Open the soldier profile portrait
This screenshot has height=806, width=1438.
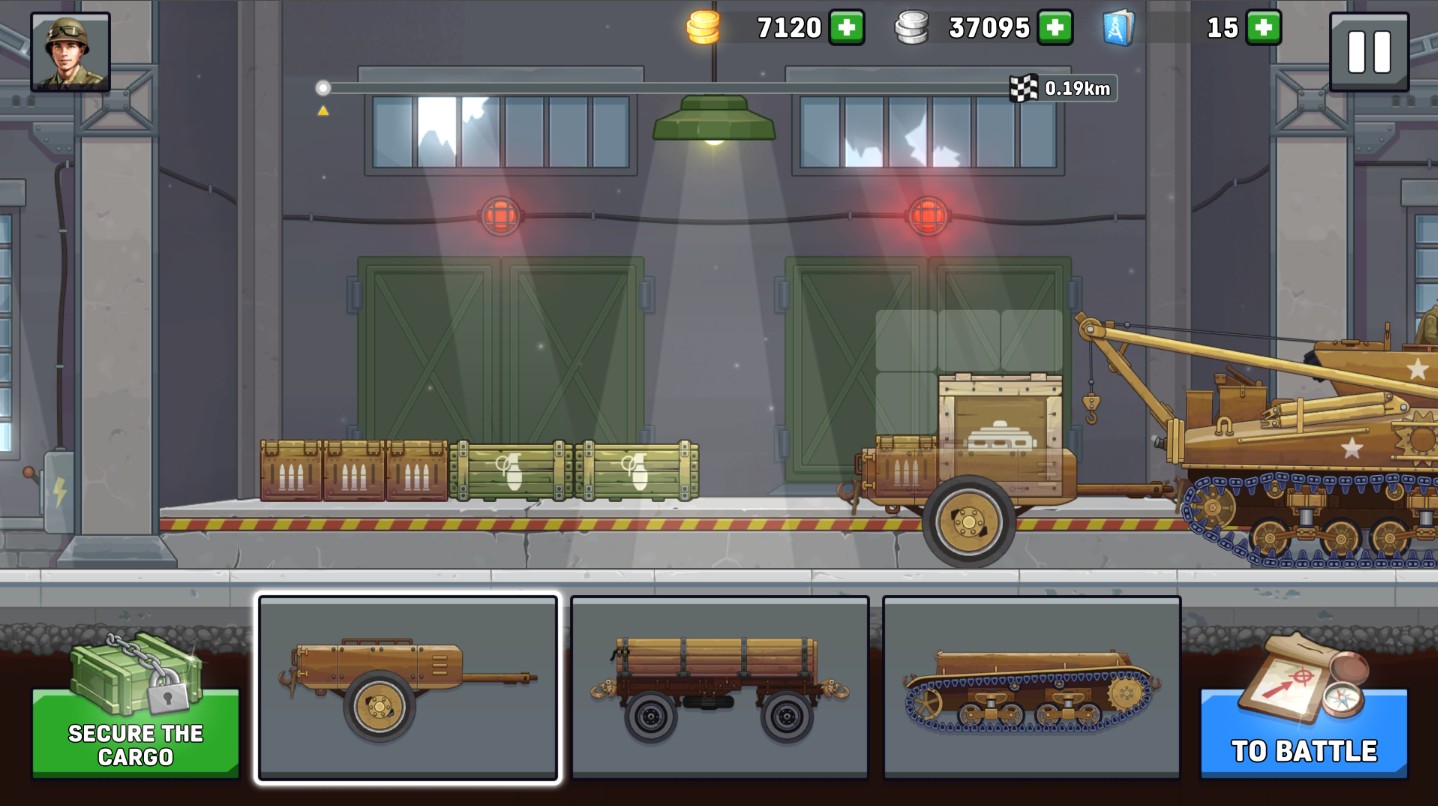tap(70, 51)
